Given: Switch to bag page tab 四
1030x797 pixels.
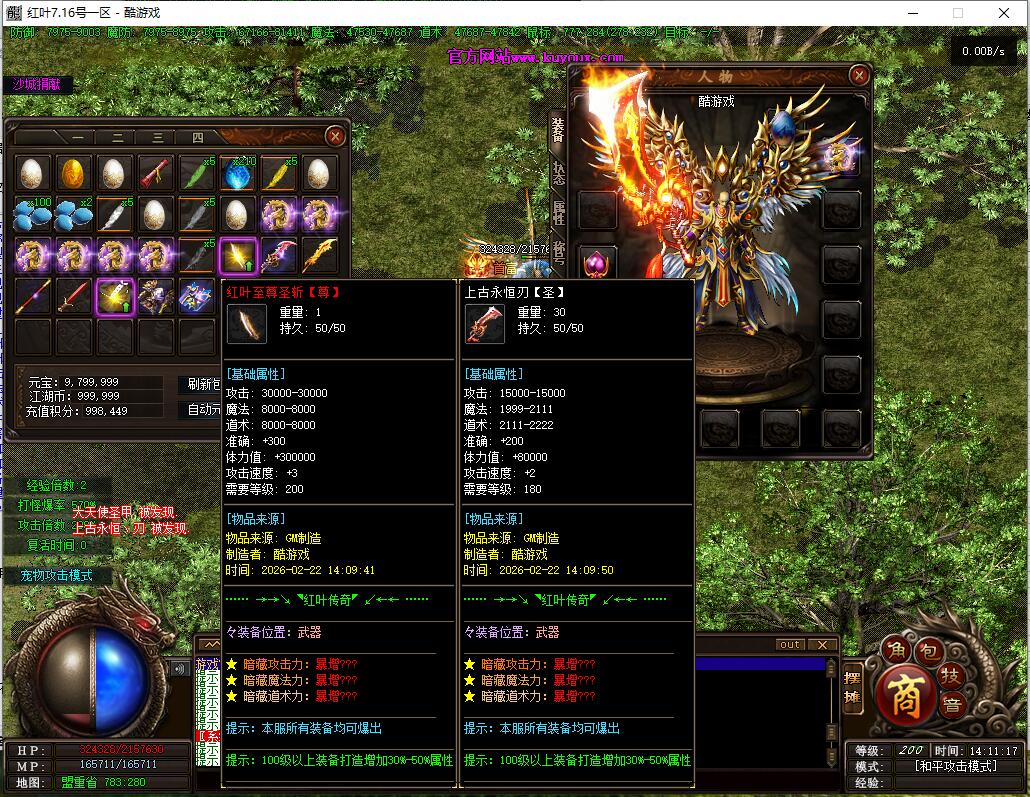Looking at the screenshot, I should tap(197, 138).
